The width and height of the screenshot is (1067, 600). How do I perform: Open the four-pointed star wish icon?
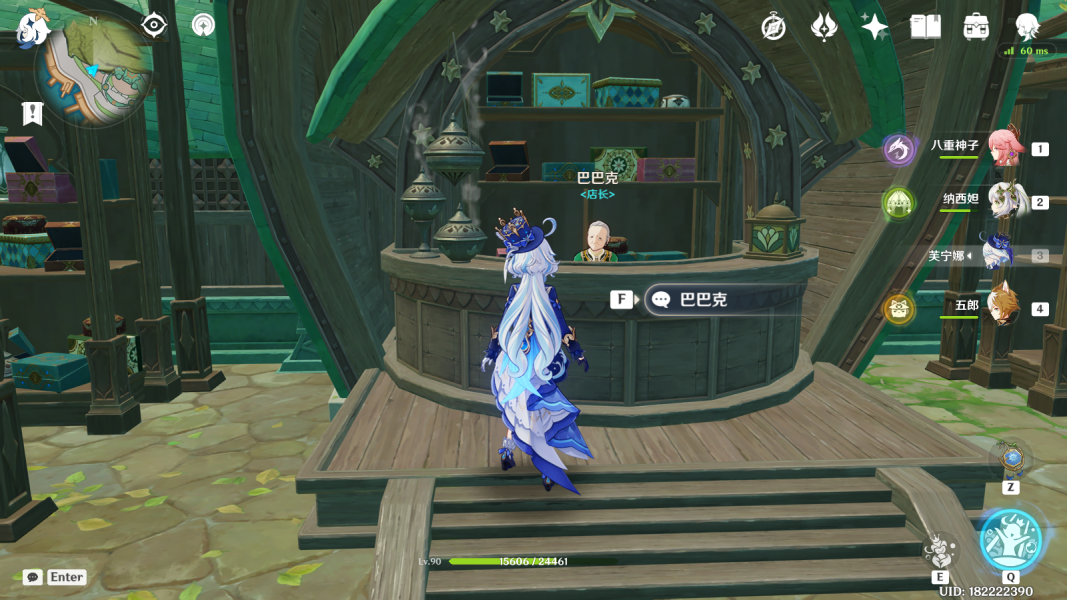pyautogui.click(x=875, y=27)
